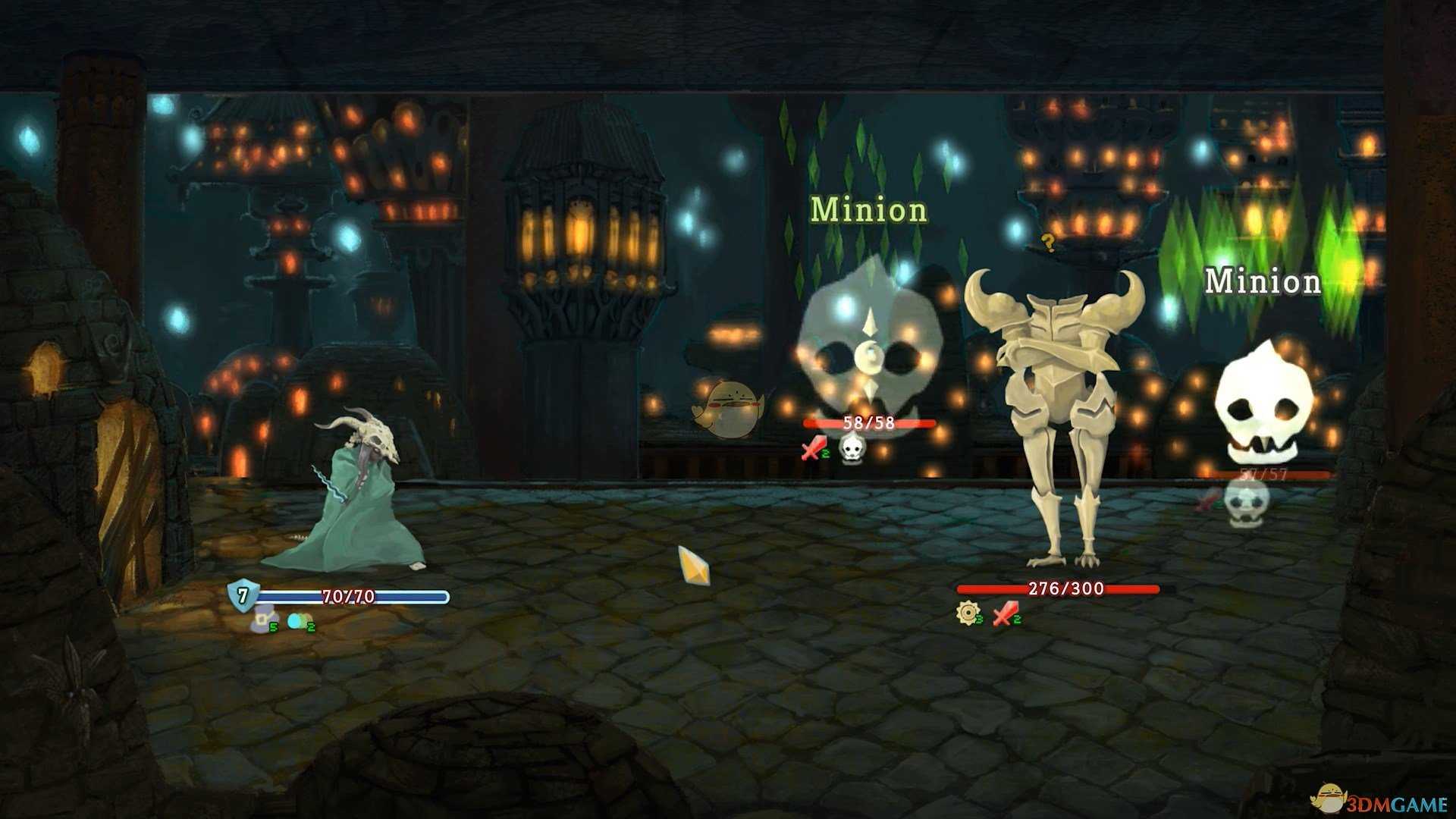This screenshot has height=819, width=1456.
Task: Inspect the player's cyan orb buff icon
Action: pos(297,621)
